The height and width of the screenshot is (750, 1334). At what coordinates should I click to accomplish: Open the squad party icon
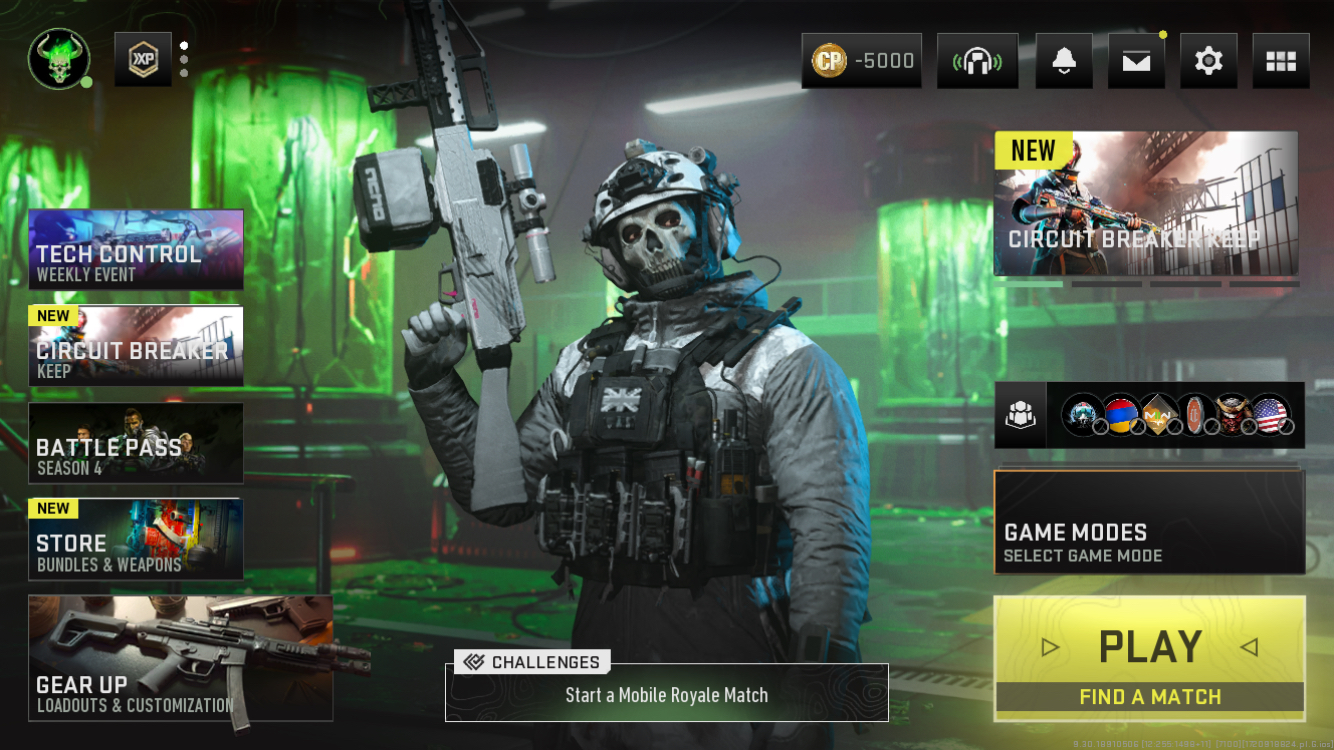coord(1020,414)
